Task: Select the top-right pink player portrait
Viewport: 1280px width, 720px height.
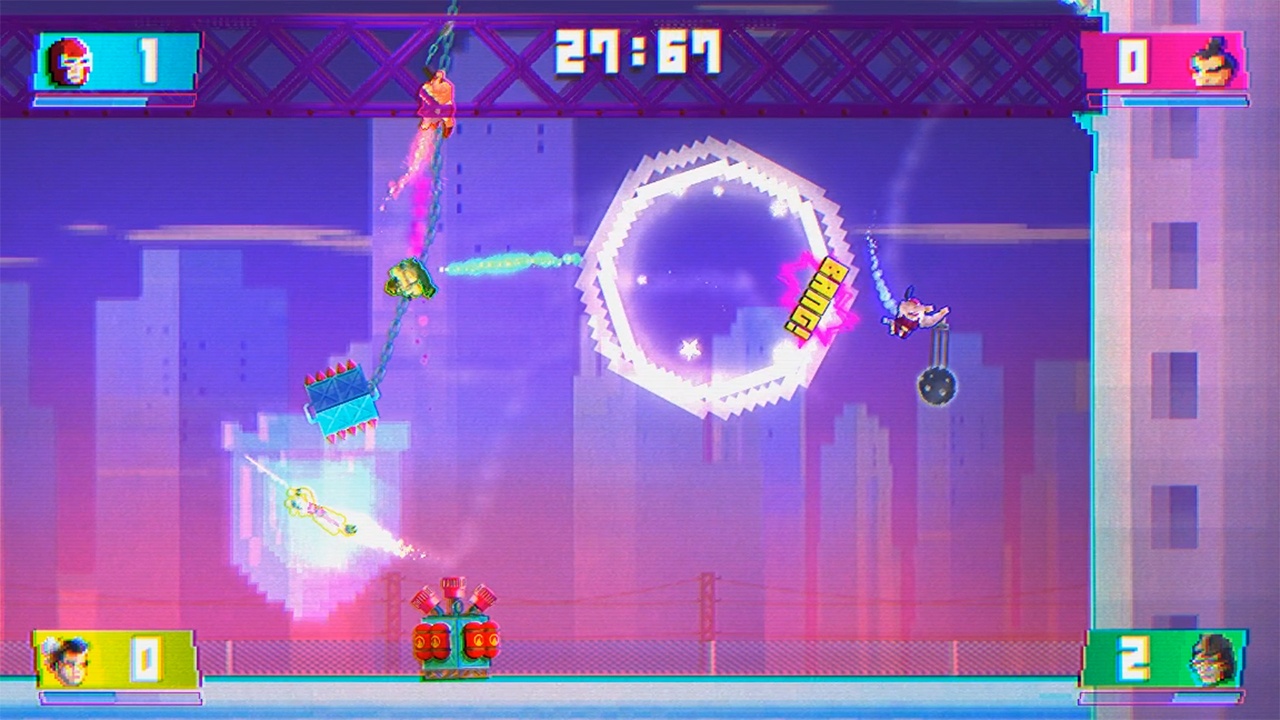Action: [1213, 63]
